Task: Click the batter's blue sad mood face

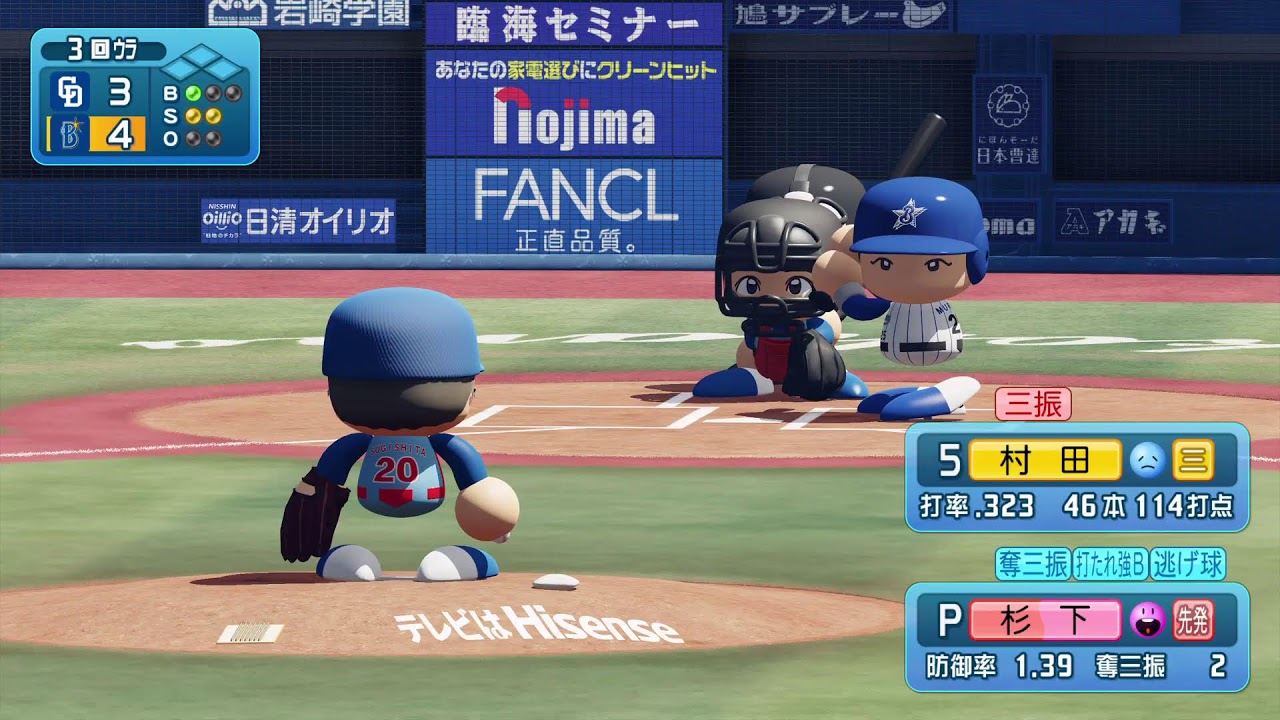Action: click(x=1146, y=460)
